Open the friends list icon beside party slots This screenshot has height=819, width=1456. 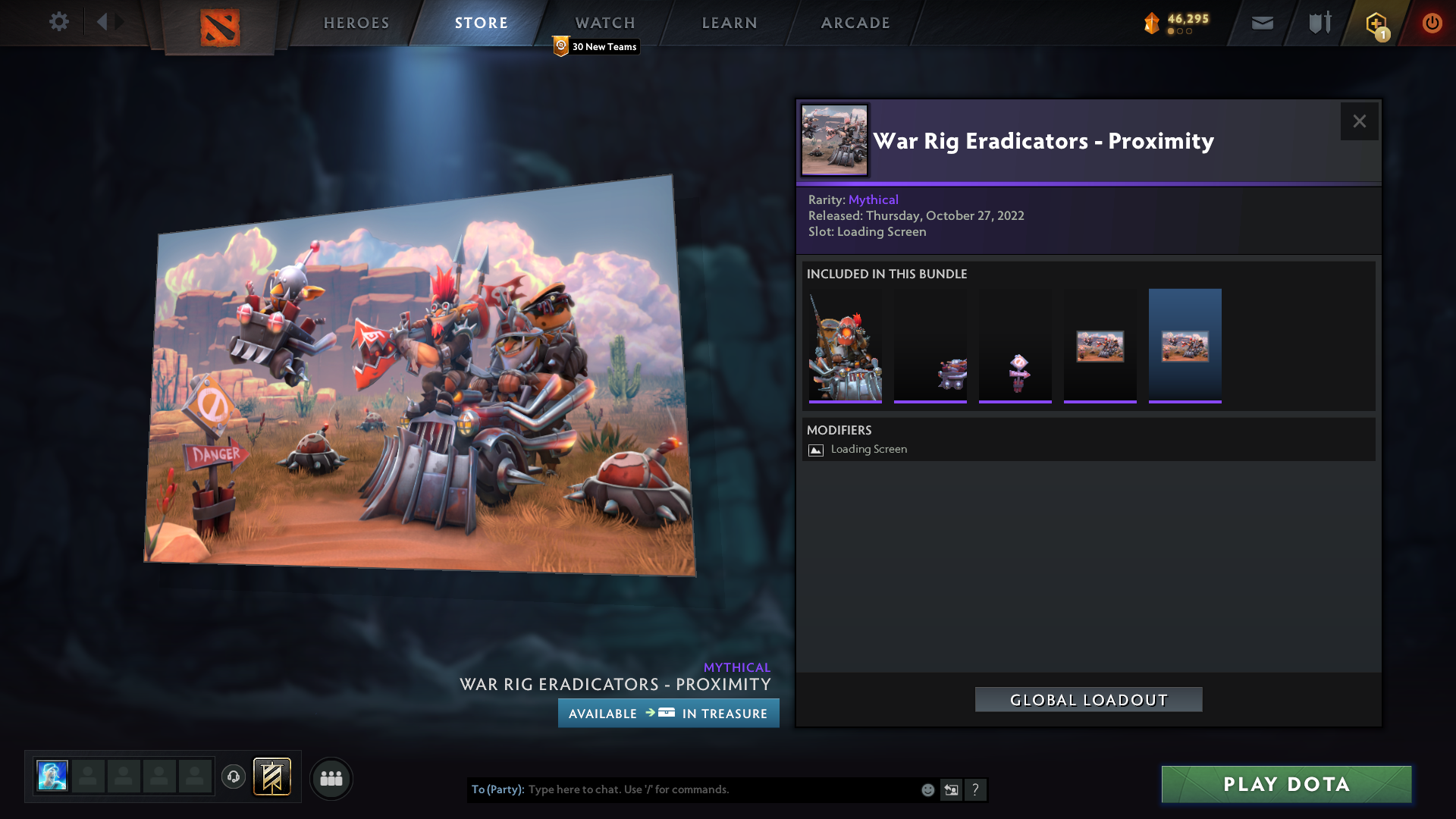(331, 778)
